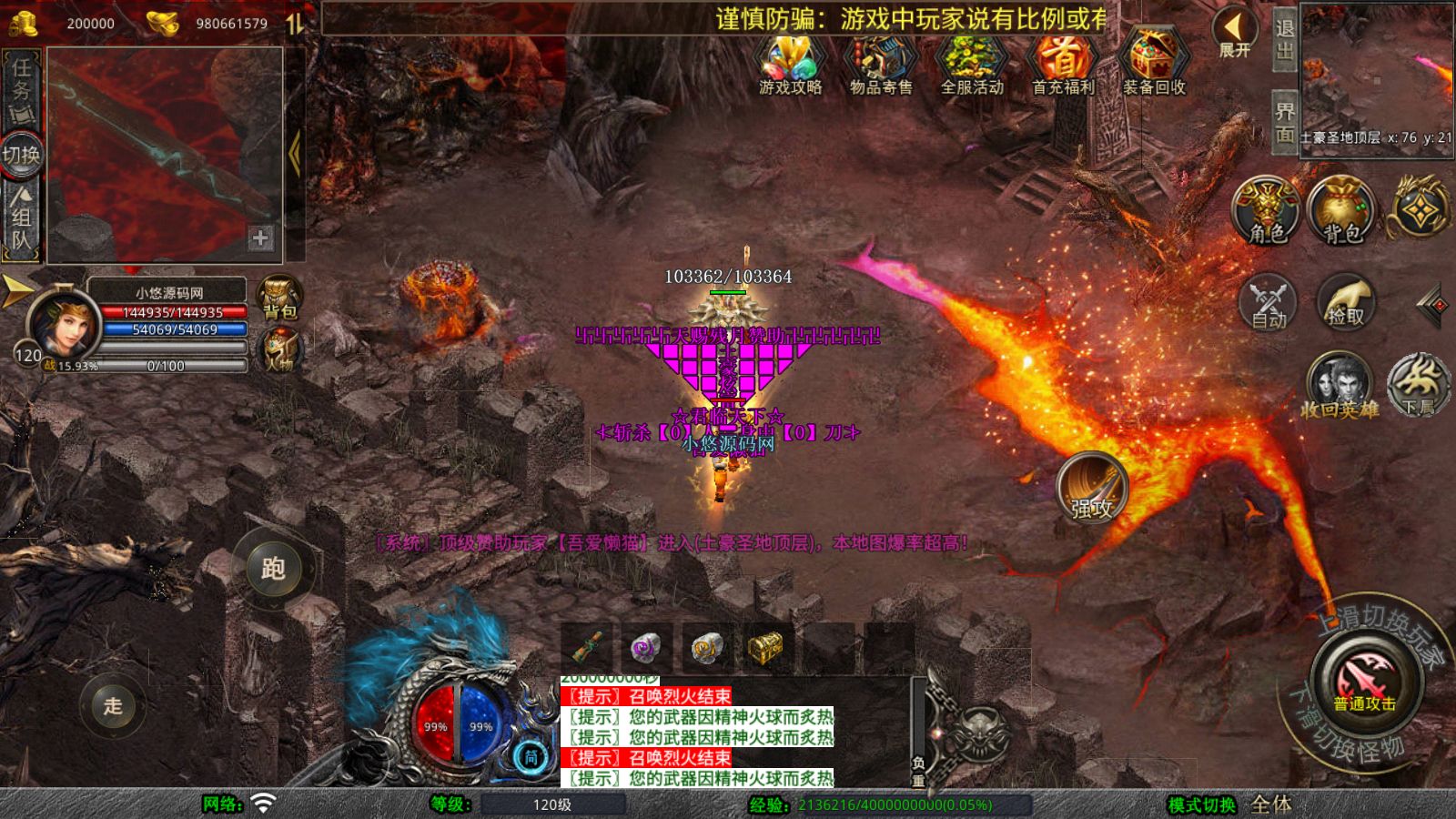Viewport: 1456px width, 819px height.
Task: Switch to the 任务 quest tab
Action: point(21,90)
